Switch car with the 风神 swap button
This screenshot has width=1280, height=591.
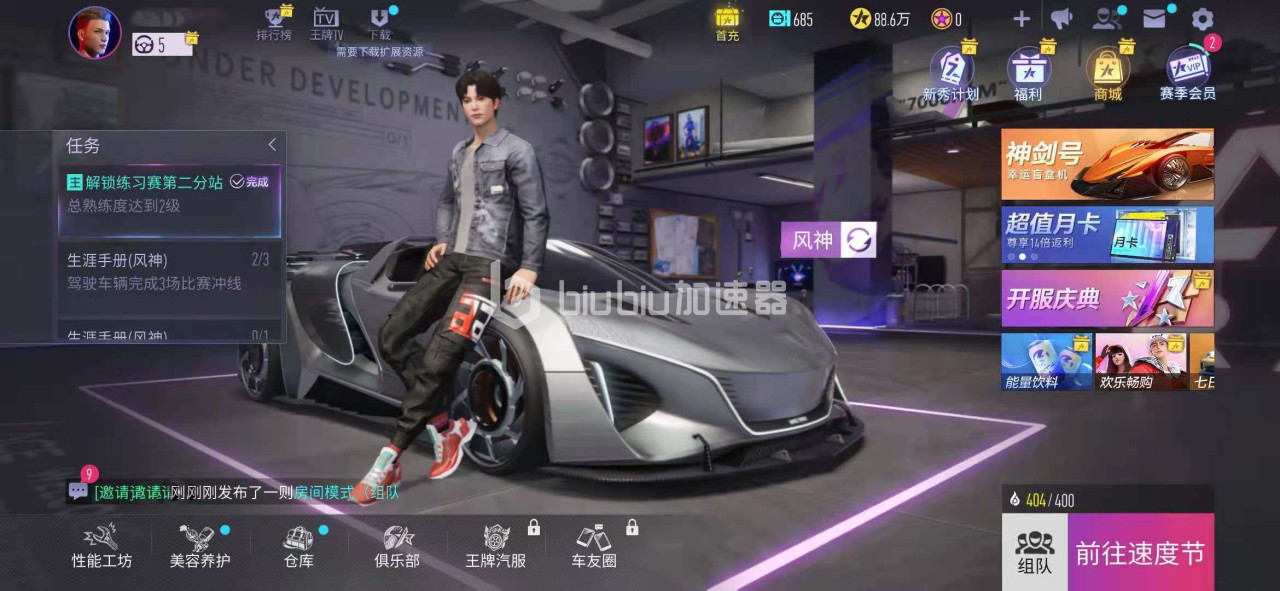[x=860, y=240]
